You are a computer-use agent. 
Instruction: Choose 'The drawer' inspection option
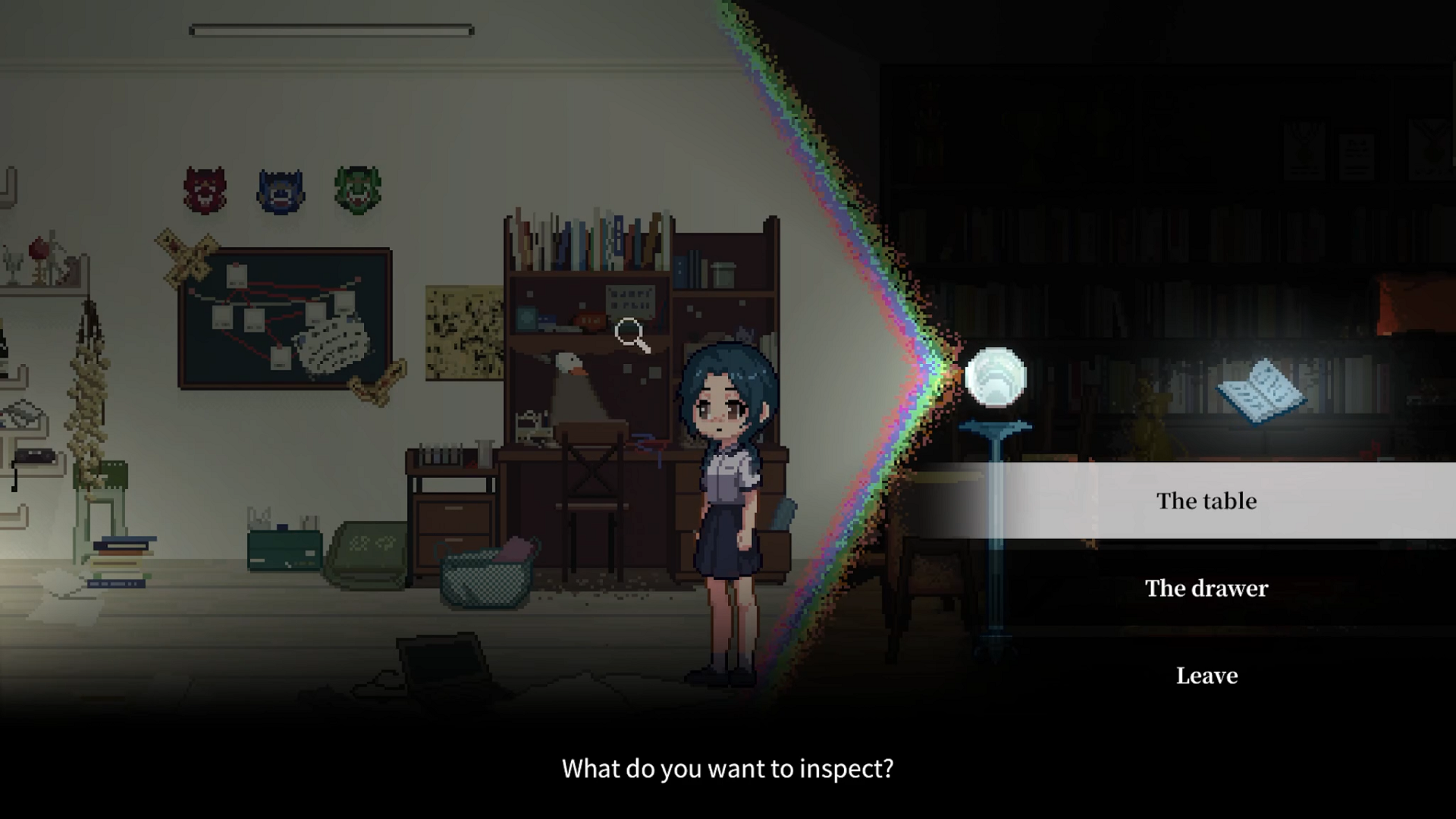tap(1206, 588)
